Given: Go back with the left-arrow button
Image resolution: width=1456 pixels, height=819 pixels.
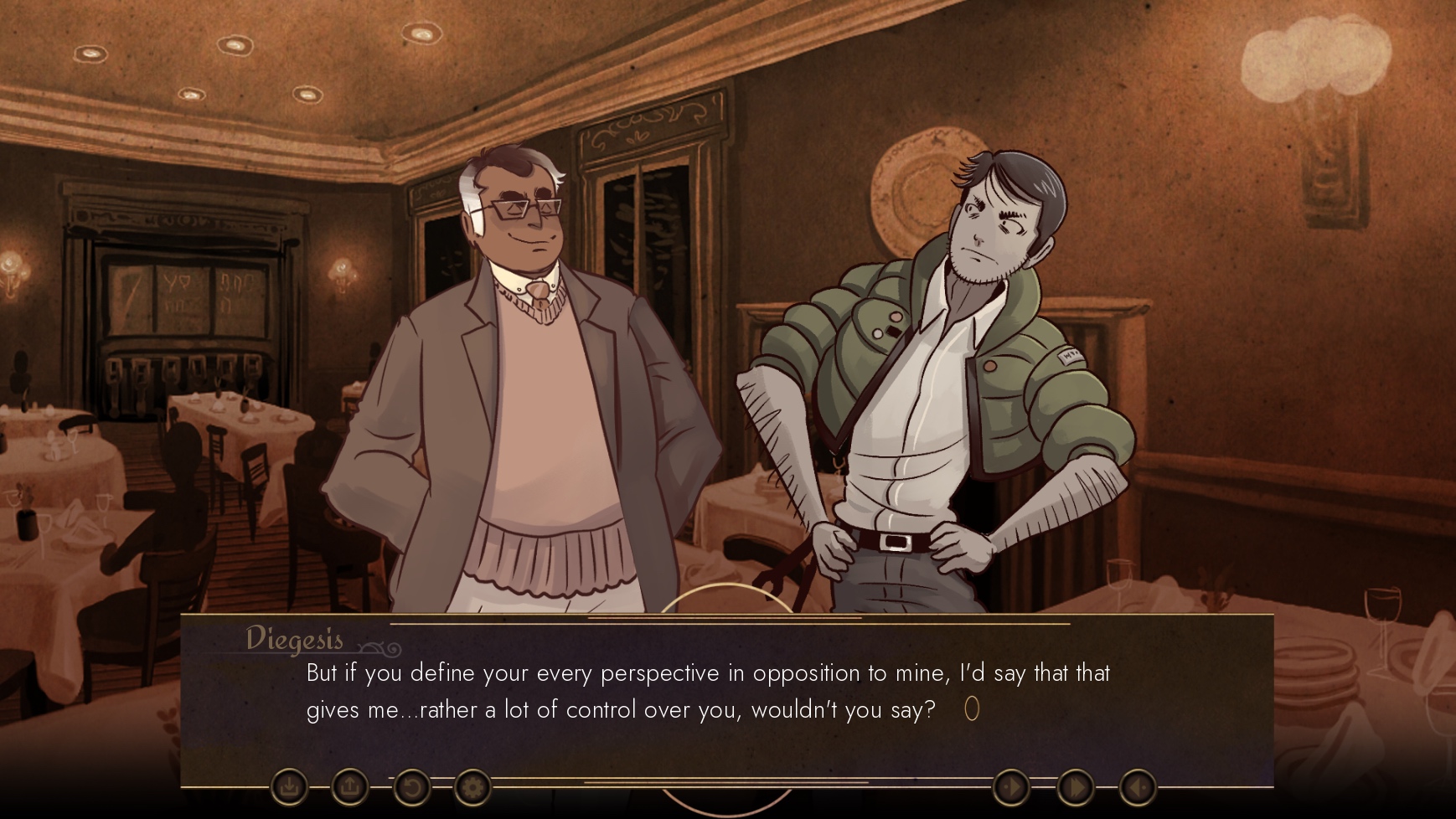Looking at the screenshot, I should pyautogui.click(x=1138, y=787).
